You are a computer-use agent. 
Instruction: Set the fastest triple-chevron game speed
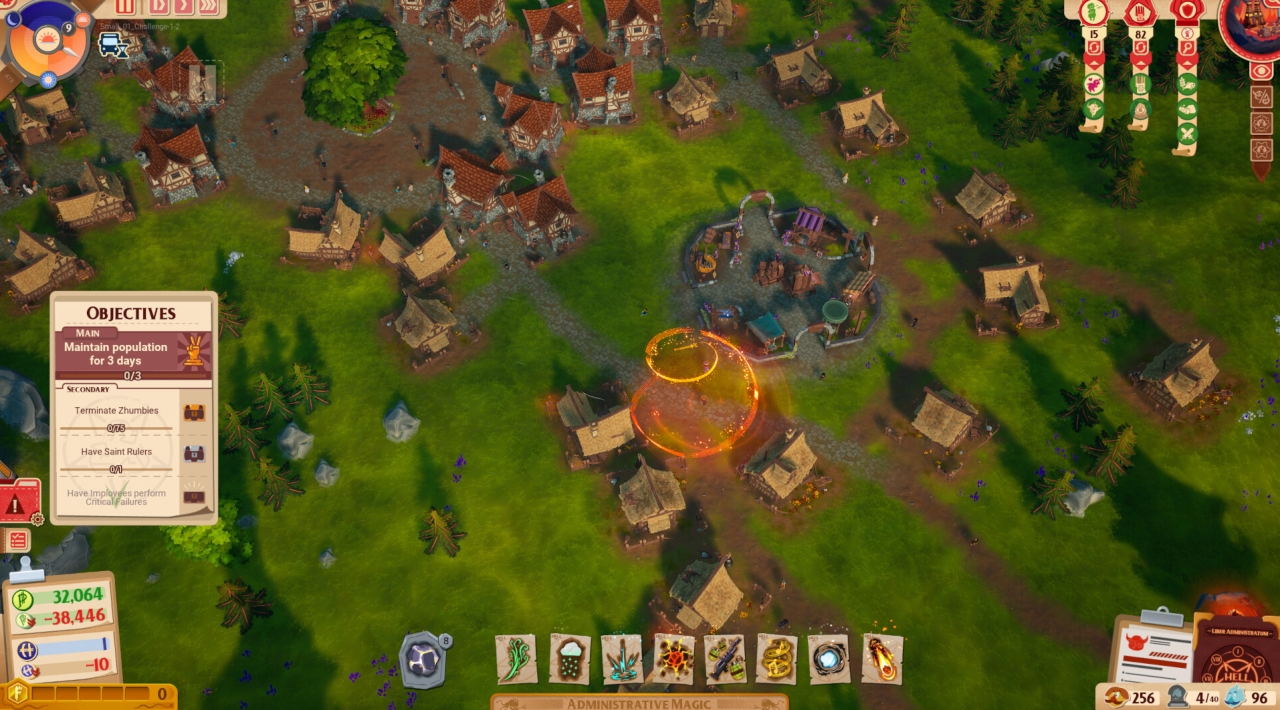(x=208, y=7)
